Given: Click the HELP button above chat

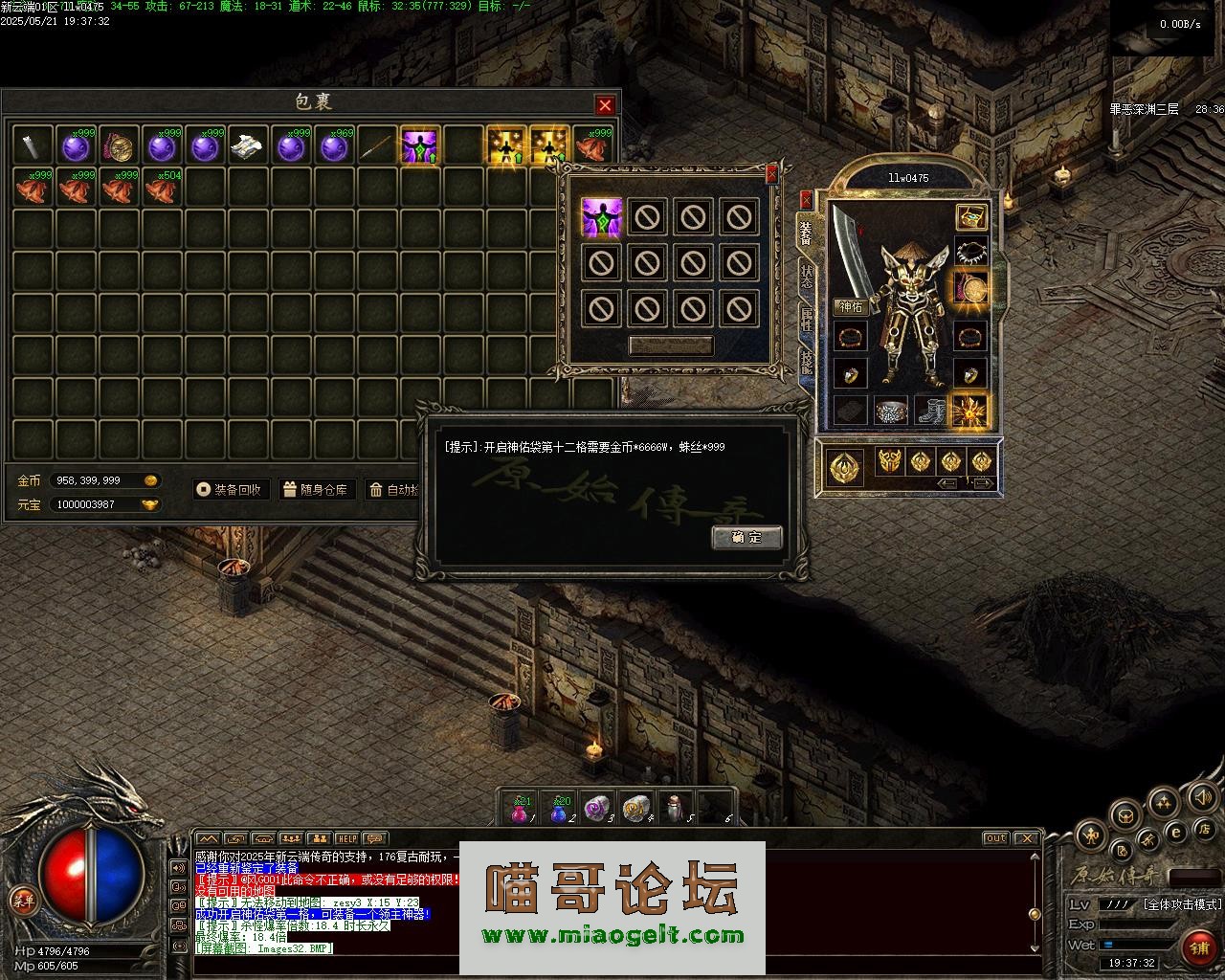Looking at the screenshot, I should tap(346, 839).
